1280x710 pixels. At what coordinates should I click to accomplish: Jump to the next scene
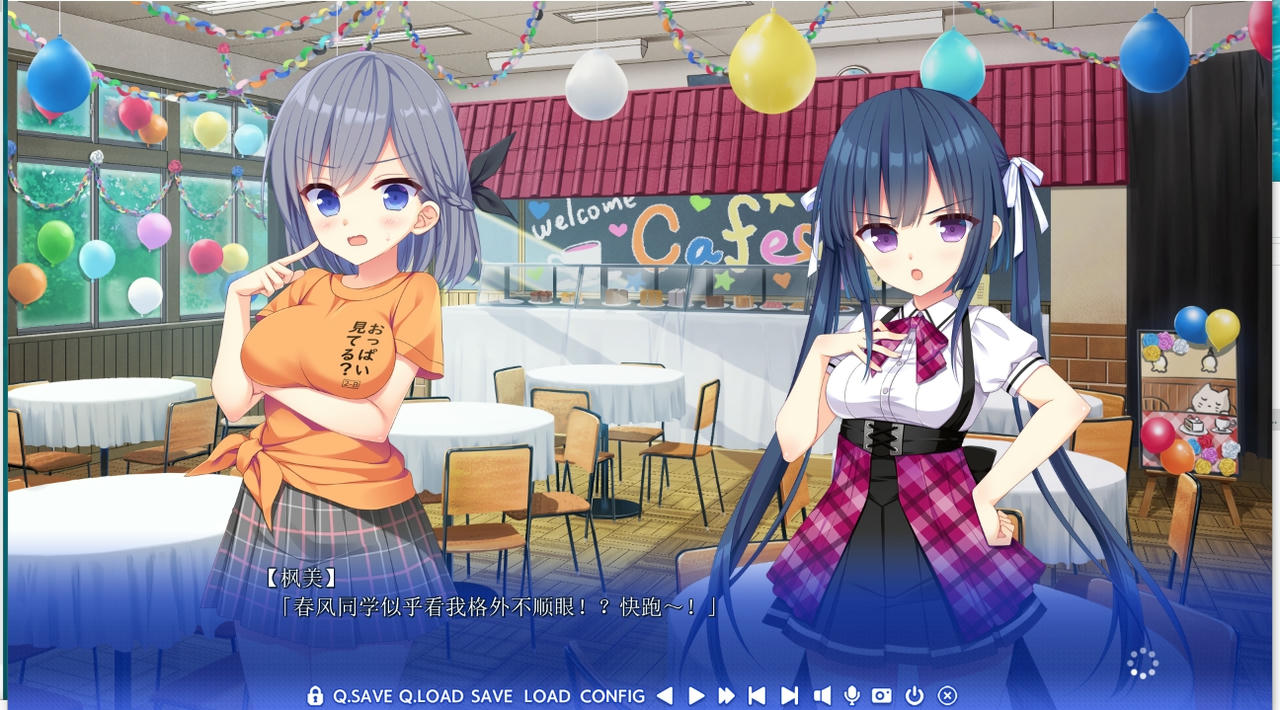789,696
